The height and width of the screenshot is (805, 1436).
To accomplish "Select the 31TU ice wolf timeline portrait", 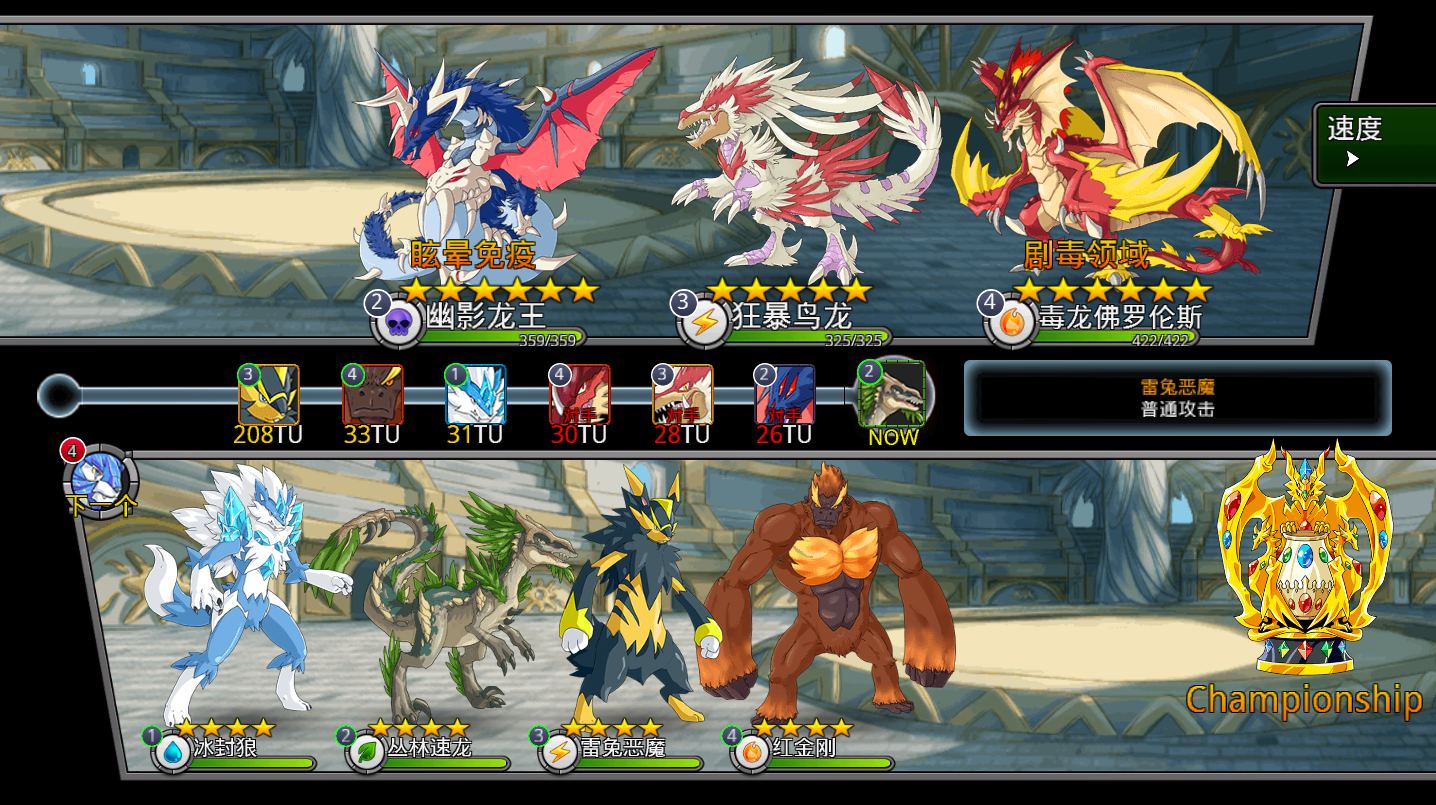I will (476, 395).
